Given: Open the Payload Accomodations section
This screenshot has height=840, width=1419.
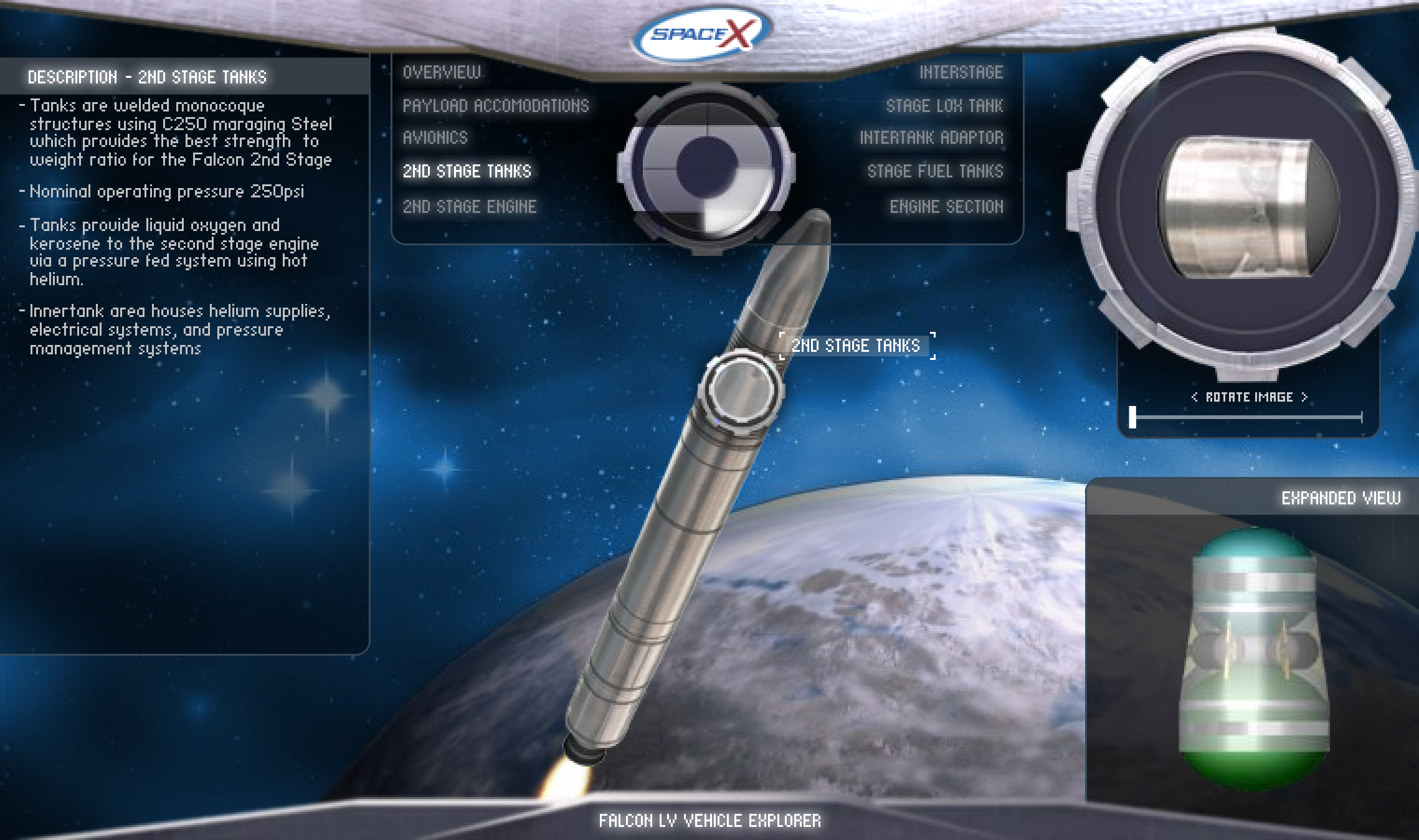Looking at the screenshot, I should [x=495, y=105].
